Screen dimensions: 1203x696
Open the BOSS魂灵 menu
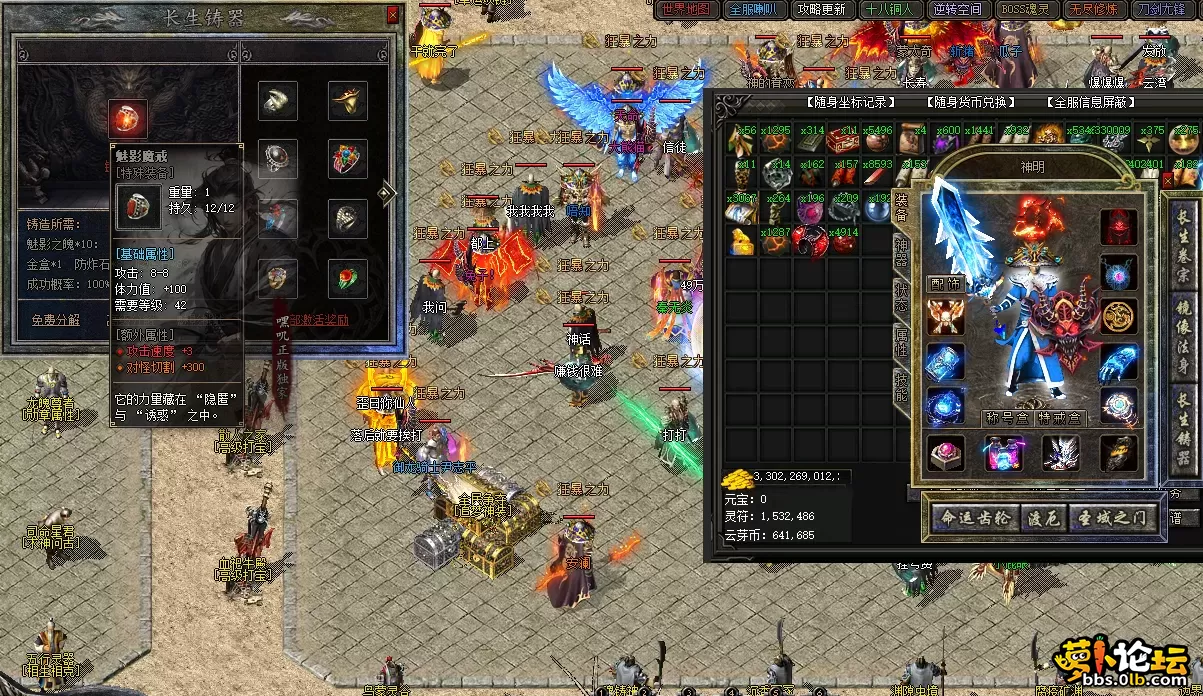1026,9
